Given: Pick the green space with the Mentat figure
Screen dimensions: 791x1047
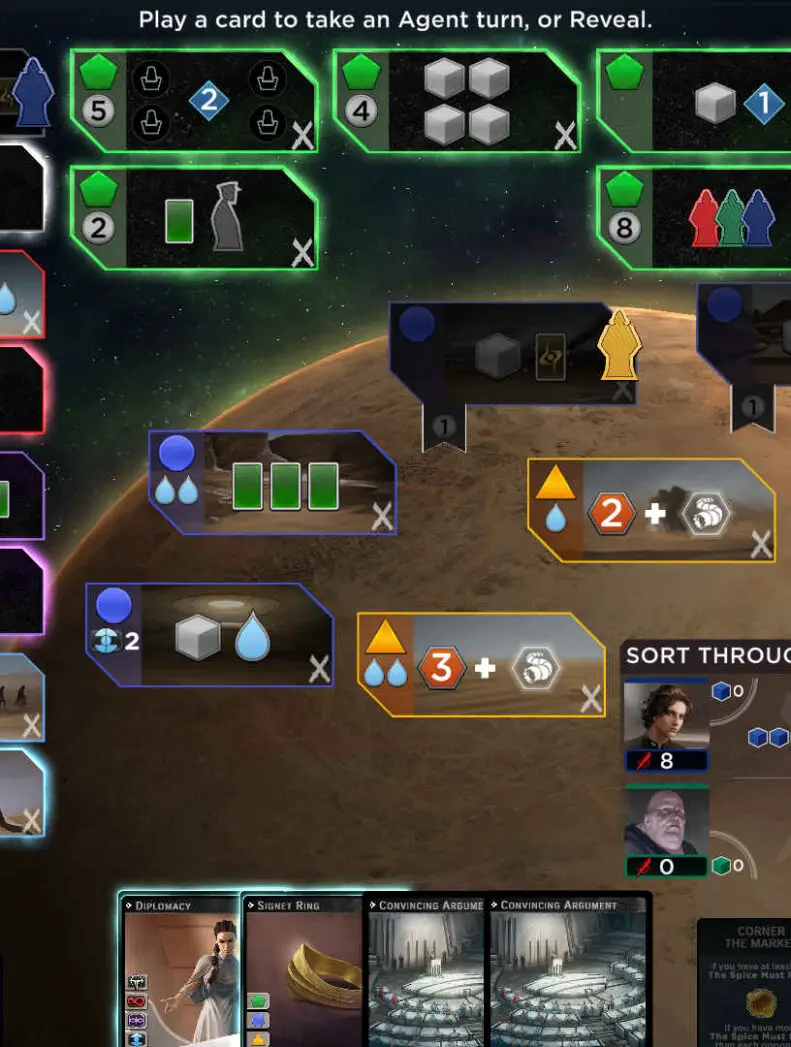Looking at the screenshot, I should (195, 219).
